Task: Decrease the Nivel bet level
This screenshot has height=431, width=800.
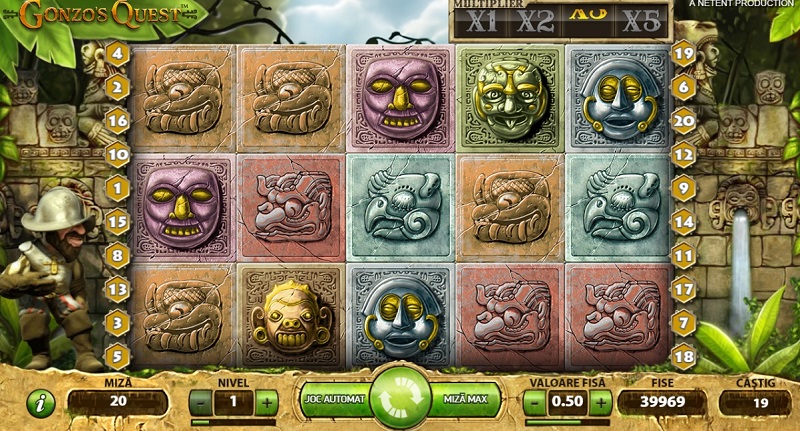Action: click(200, 403)
